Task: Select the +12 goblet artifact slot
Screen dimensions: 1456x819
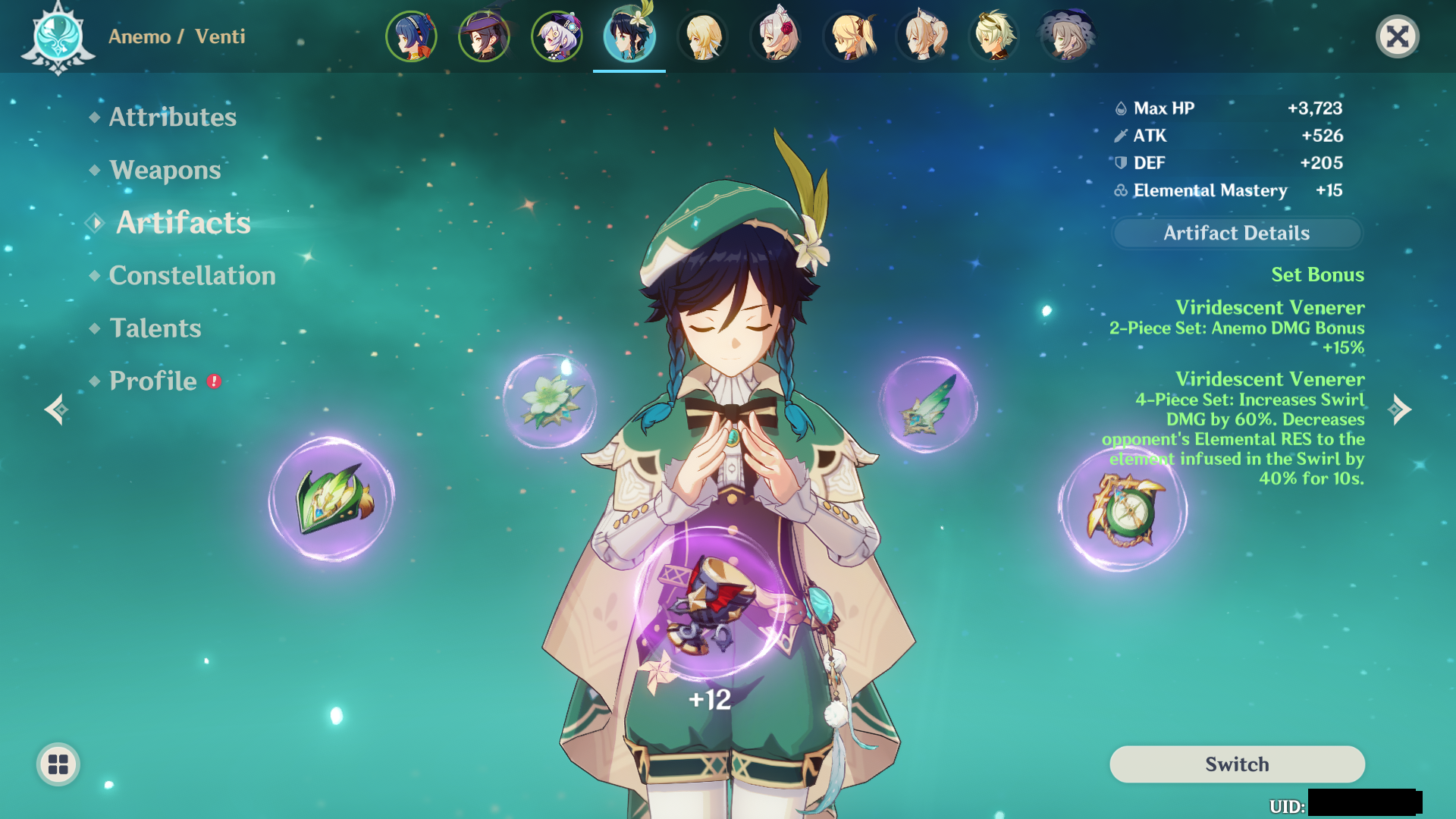Action: (x=709, y=603)
